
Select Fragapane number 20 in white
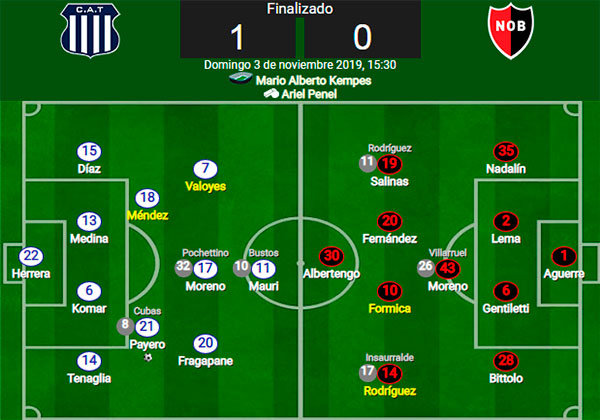(206, 342)
